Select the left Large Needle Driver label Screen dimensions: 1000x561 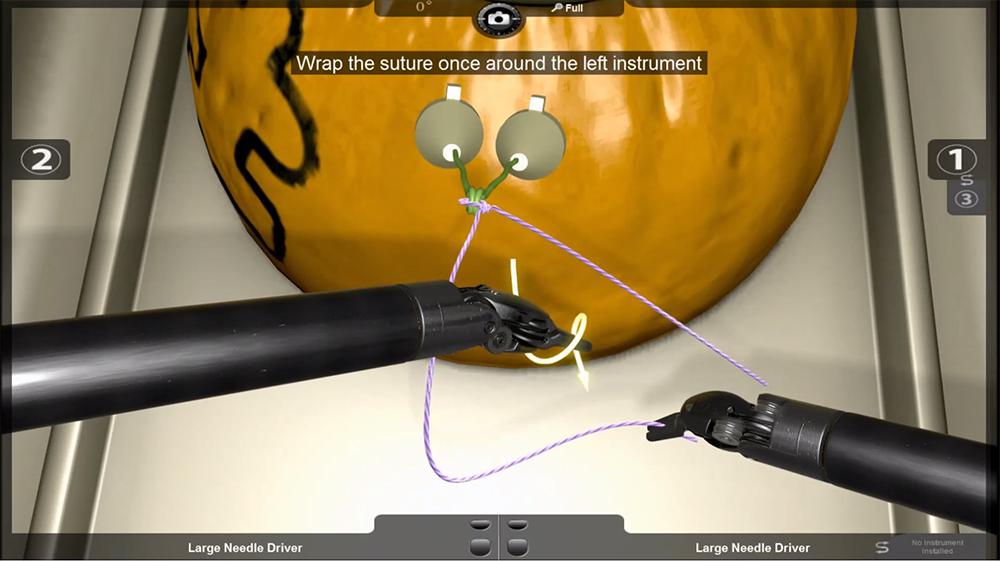245,547
